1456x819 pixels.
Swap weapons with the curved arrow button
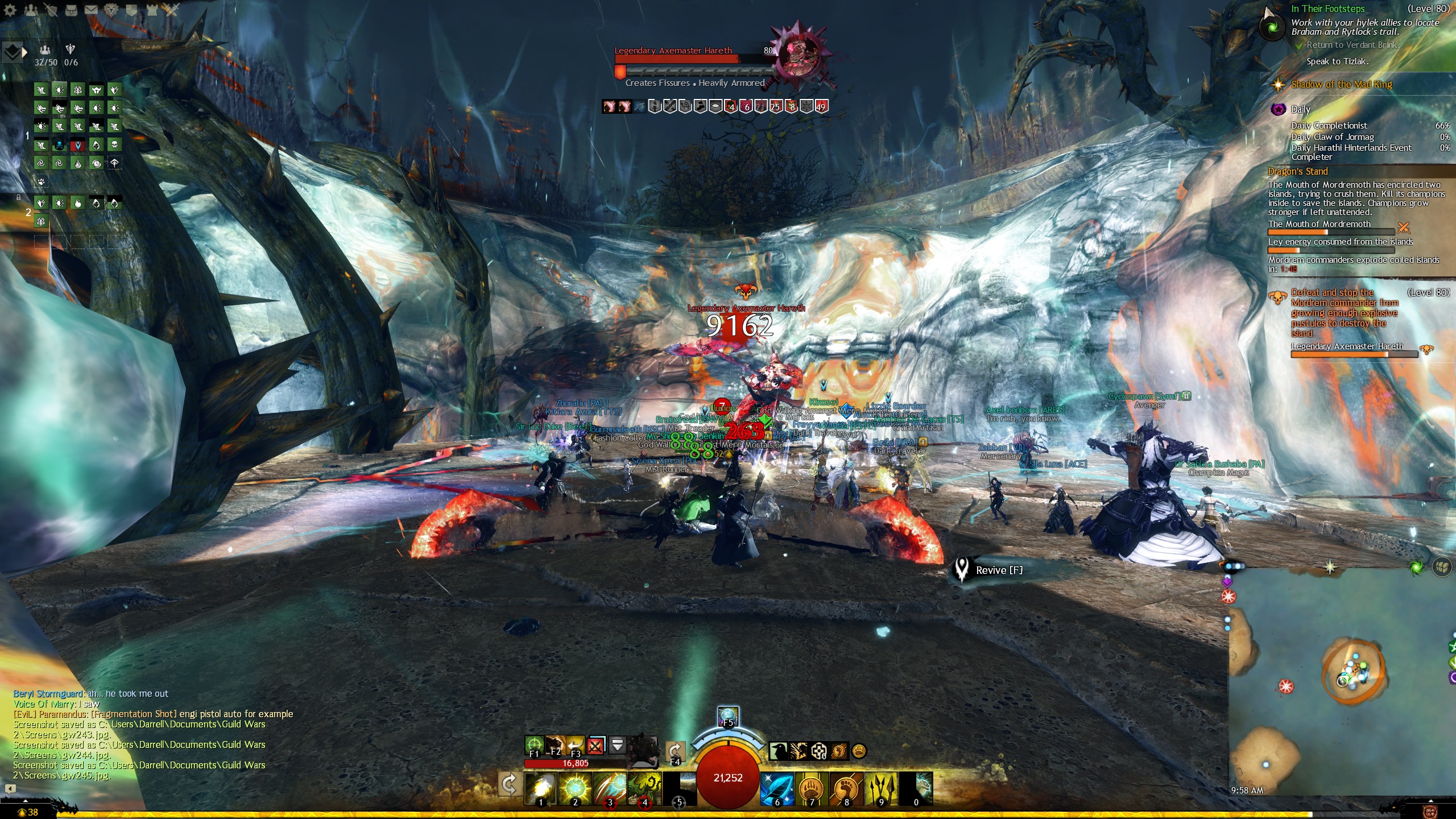pos(508,785)
